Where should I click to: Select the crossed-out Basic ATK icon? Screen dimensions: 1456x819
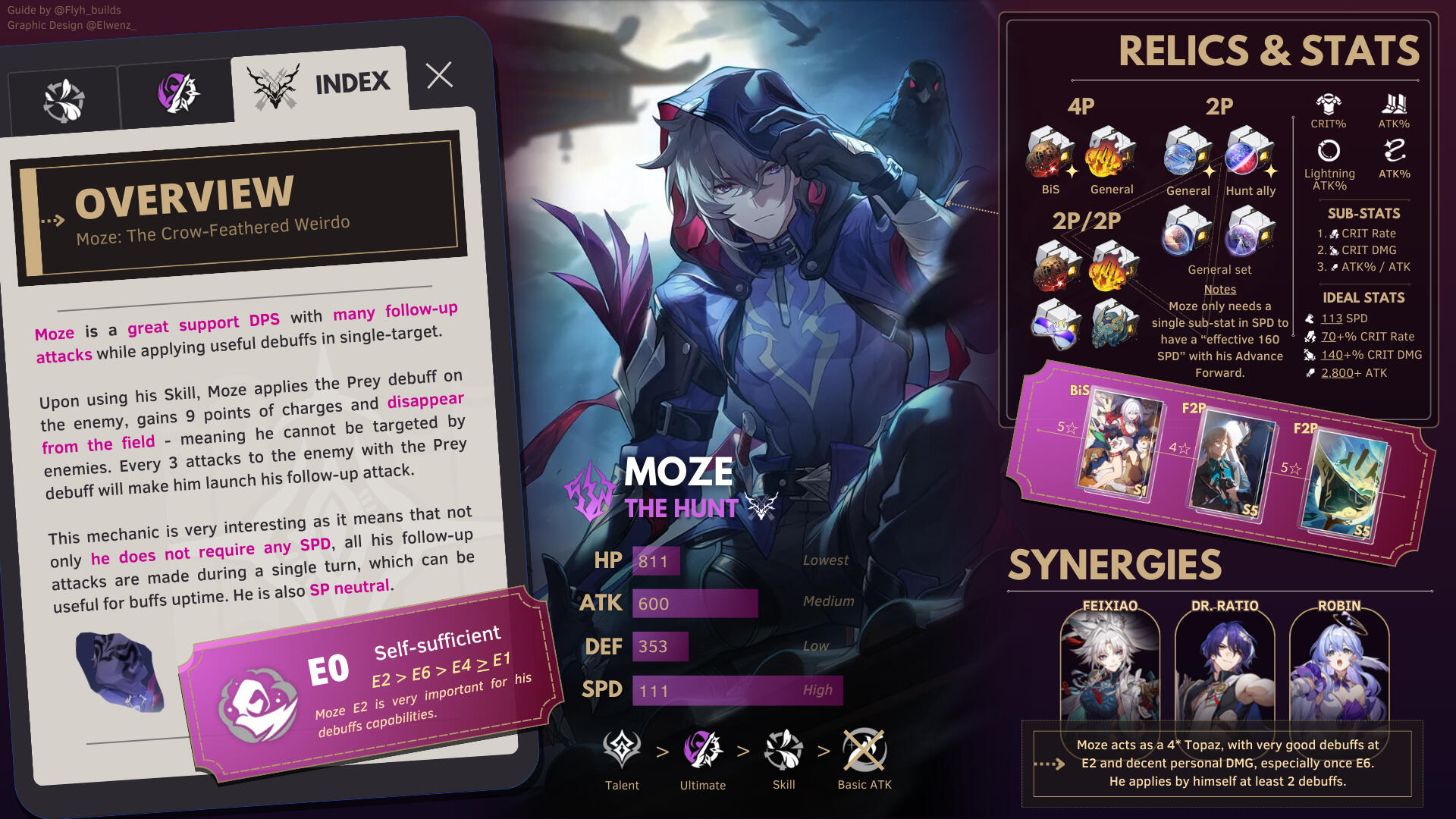[864, 750]
